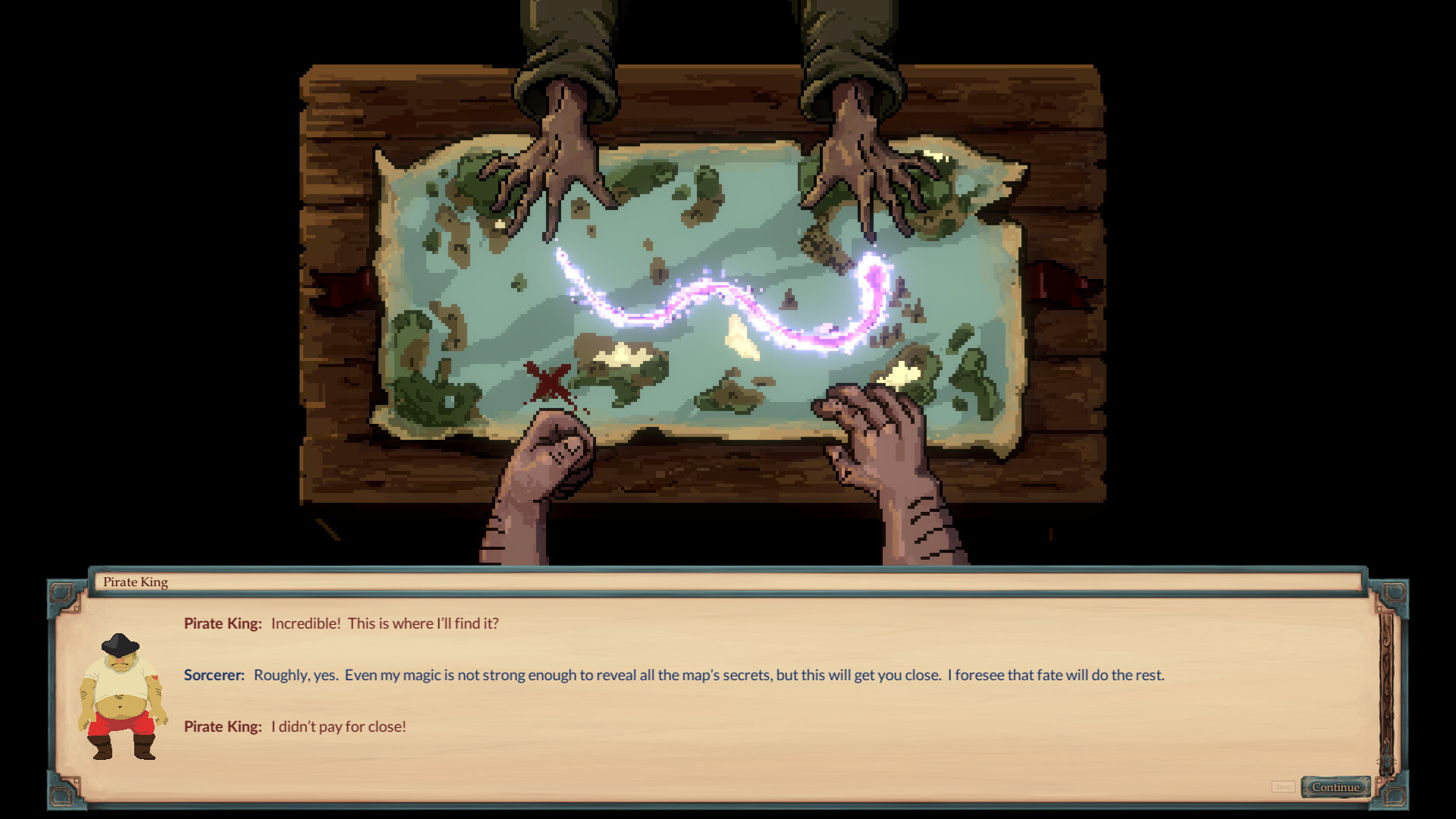Click the bottom-left corner ornament of the dialogue frame
This screenshot has width=1456, height=819.
59,796
